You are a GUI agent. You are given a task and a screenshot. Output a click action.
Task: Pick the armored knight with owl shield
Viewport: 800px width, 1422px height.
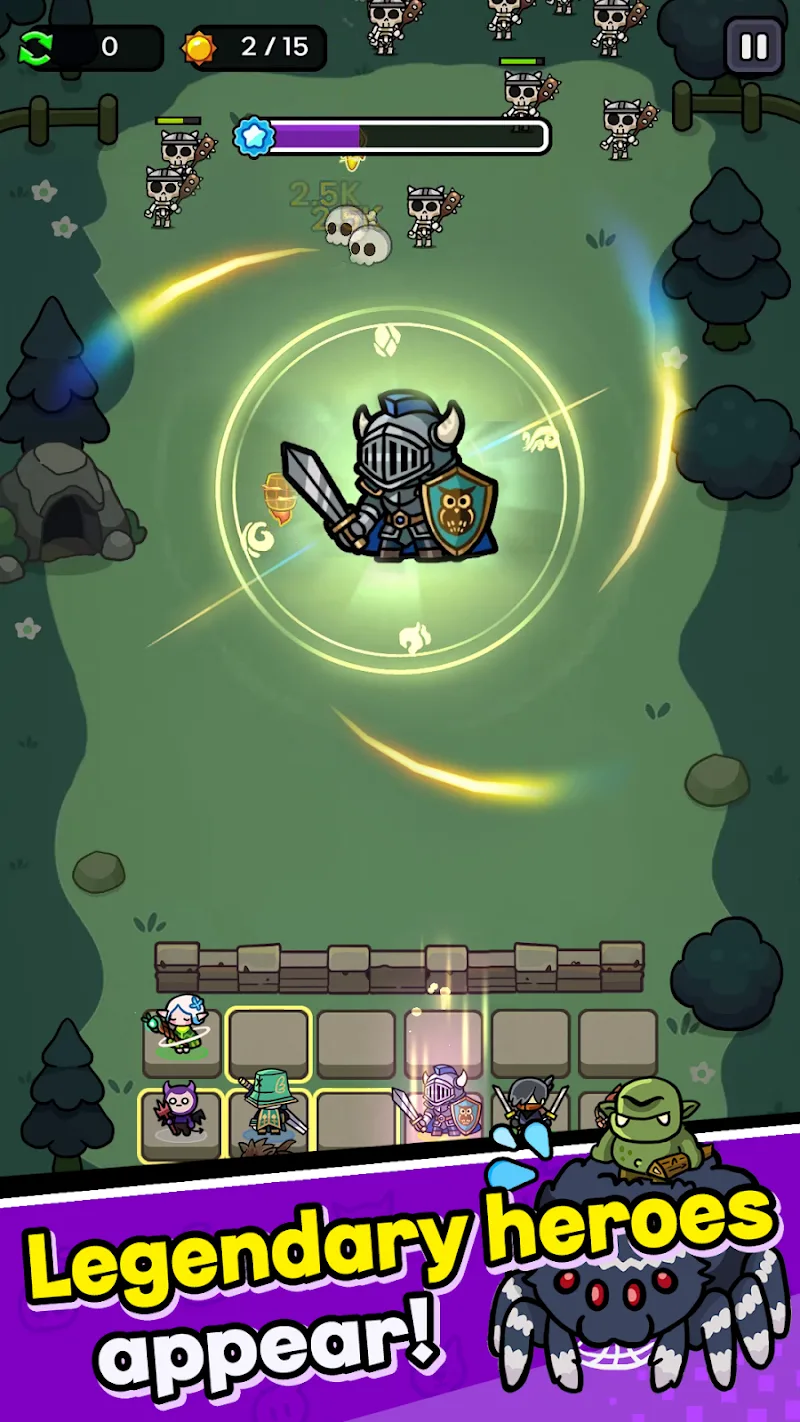pos(441,1105)
